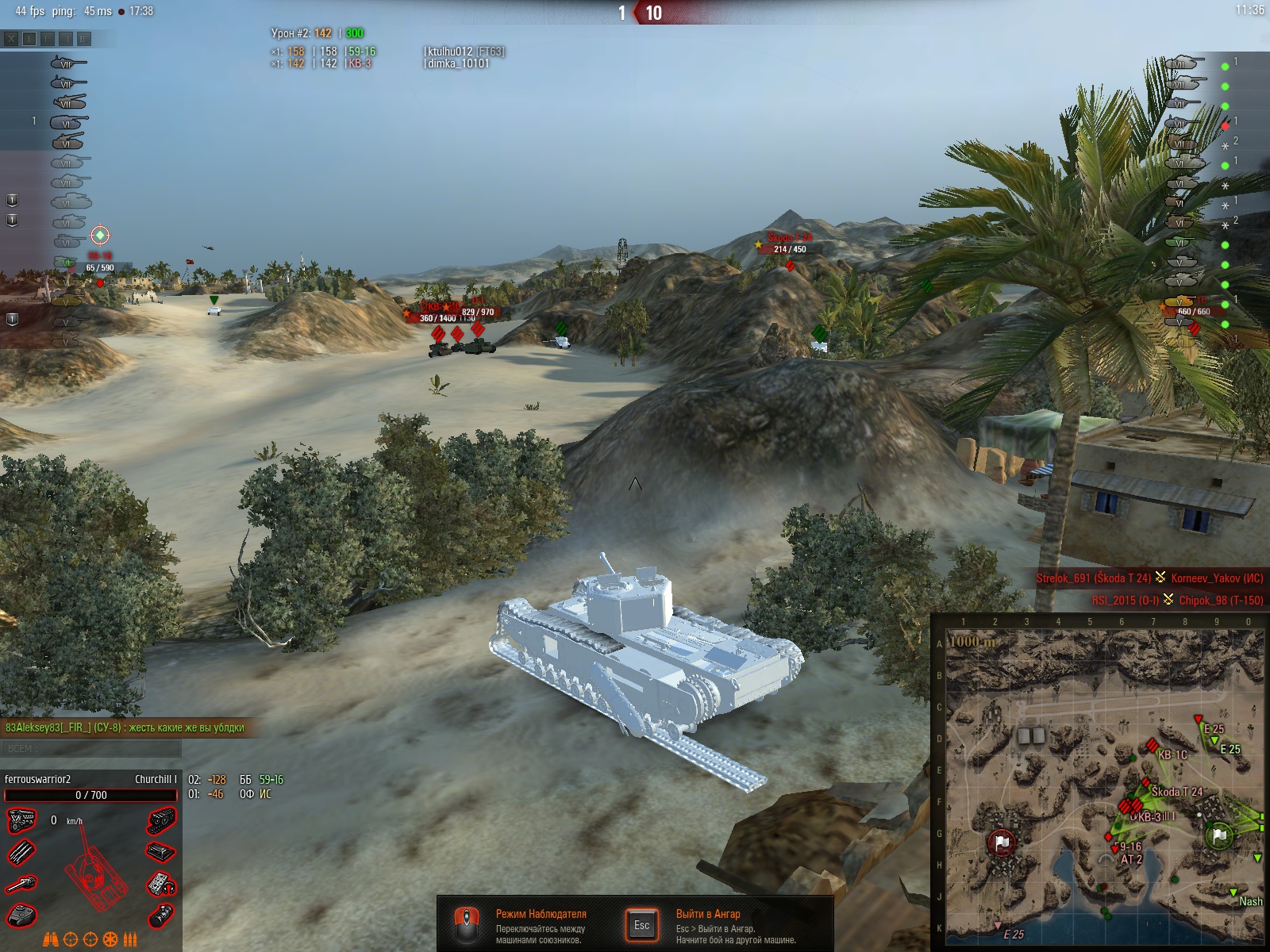
Task: Select the KB-1C marker on the minimap
Action: point(1153,747)
